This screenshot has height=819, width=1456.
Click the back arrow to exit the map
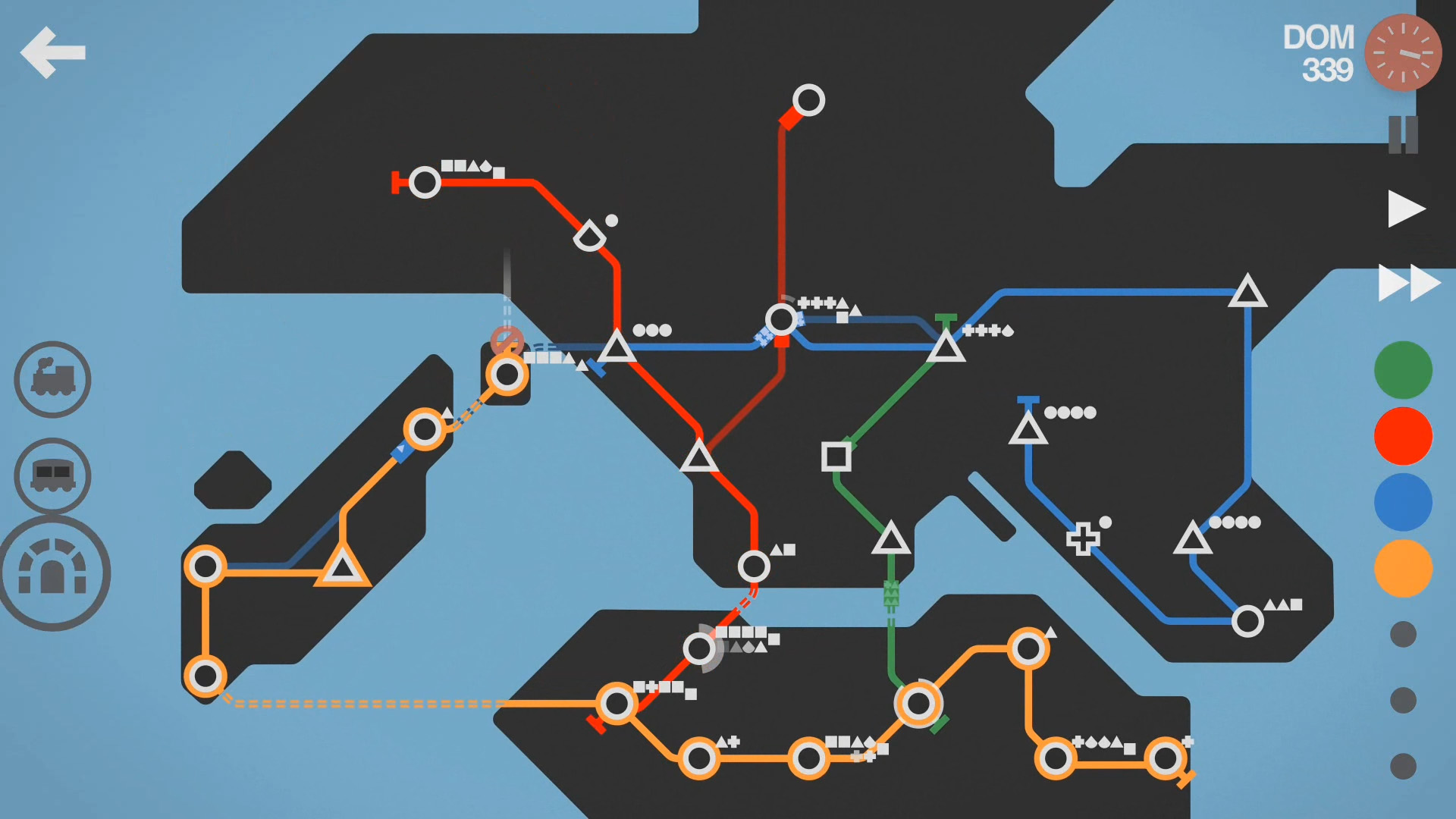point(54,52)
